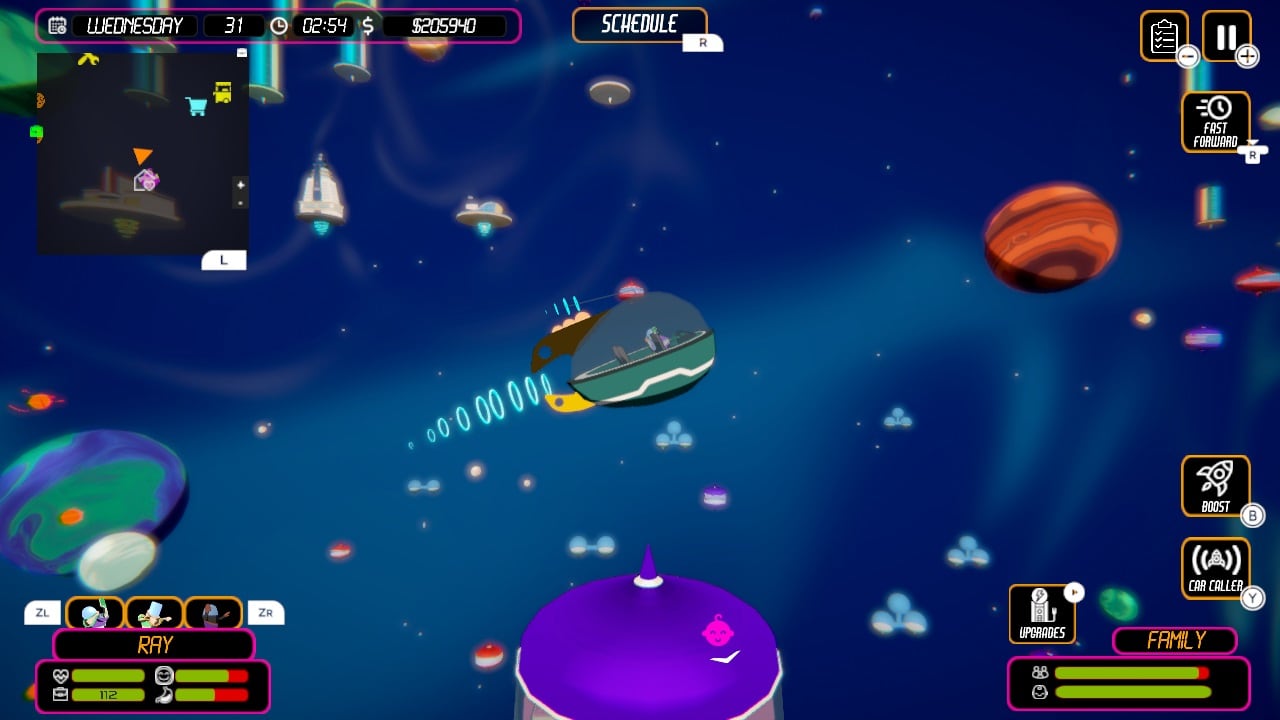Image resolution: width=1280 pixels, height=720 pixels.
Task: Open the schedule checklist clipboard icon
Action: coord(1165,38)
